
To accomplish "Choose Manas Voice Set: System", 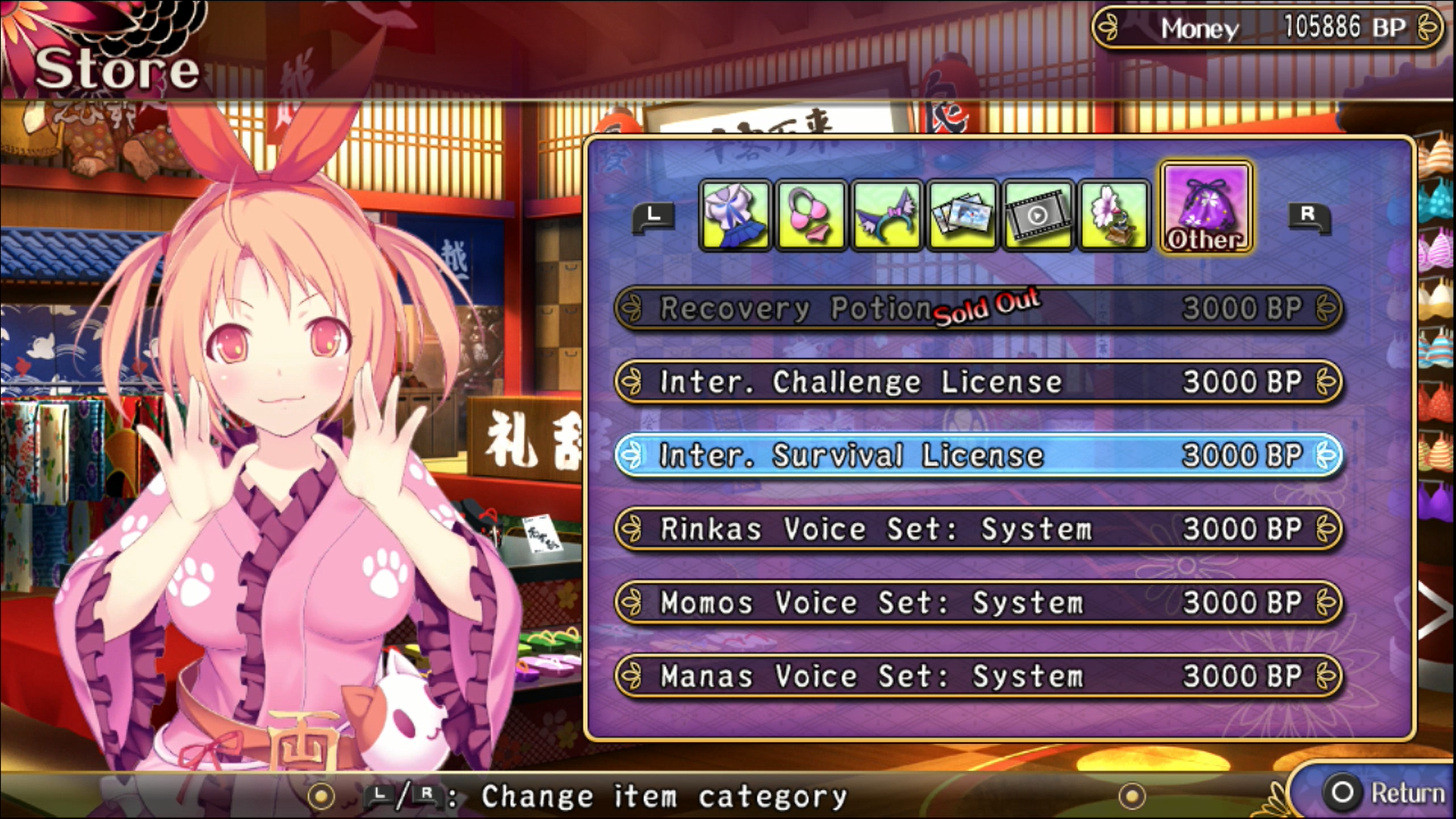I will pyautogui.click(x=978, y=676).
